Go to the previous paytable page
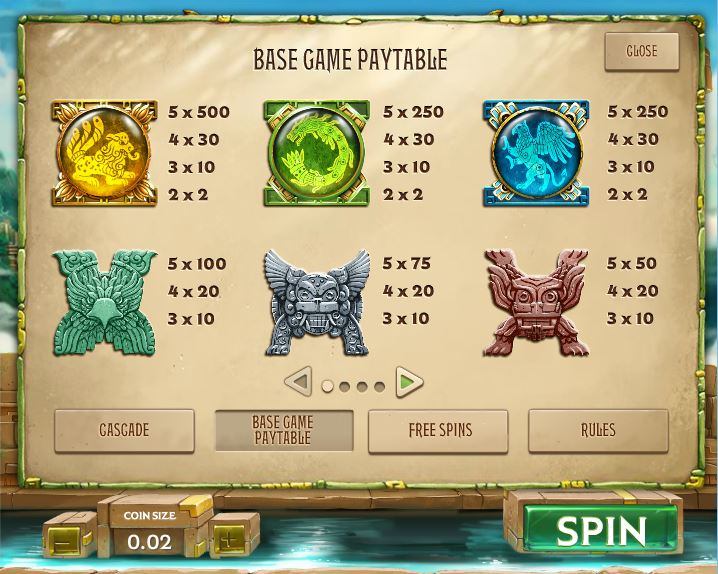 click(x=298, y=381)
